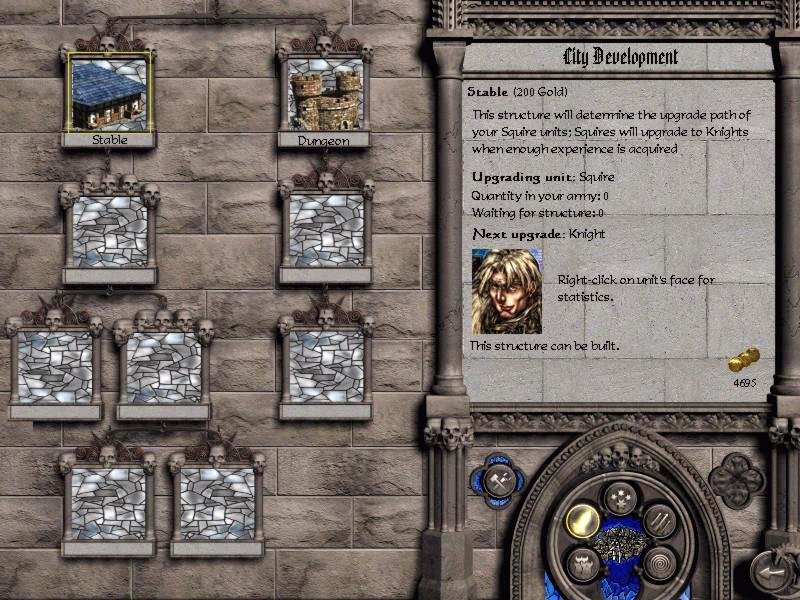
Task: Build structure with the hammer and axe button
Action: (x=501, y=480)
